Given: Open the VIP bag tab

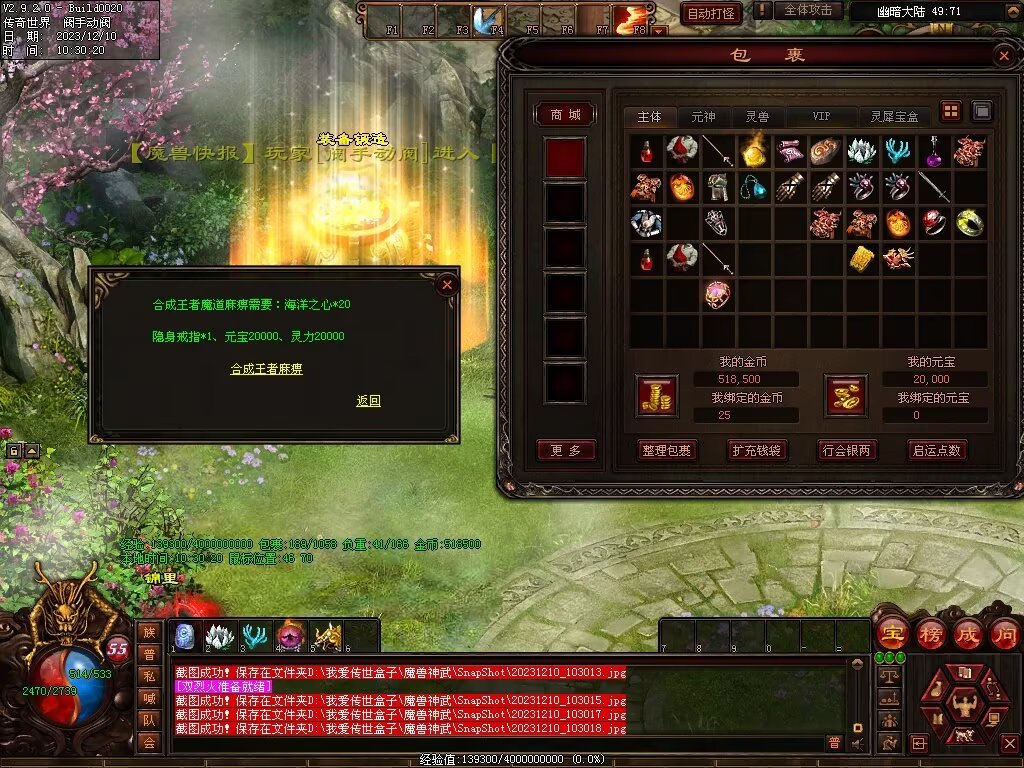Looking at the screenshot, I should (821, 117).
